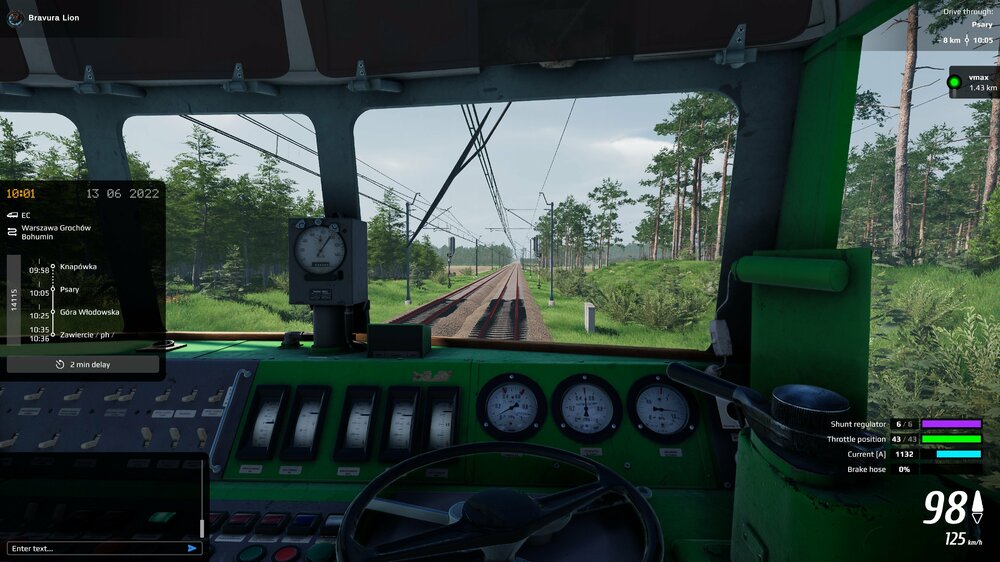Click the train number 14115 label
Viewport: 1000px width, 562px height.
[15, 300]
